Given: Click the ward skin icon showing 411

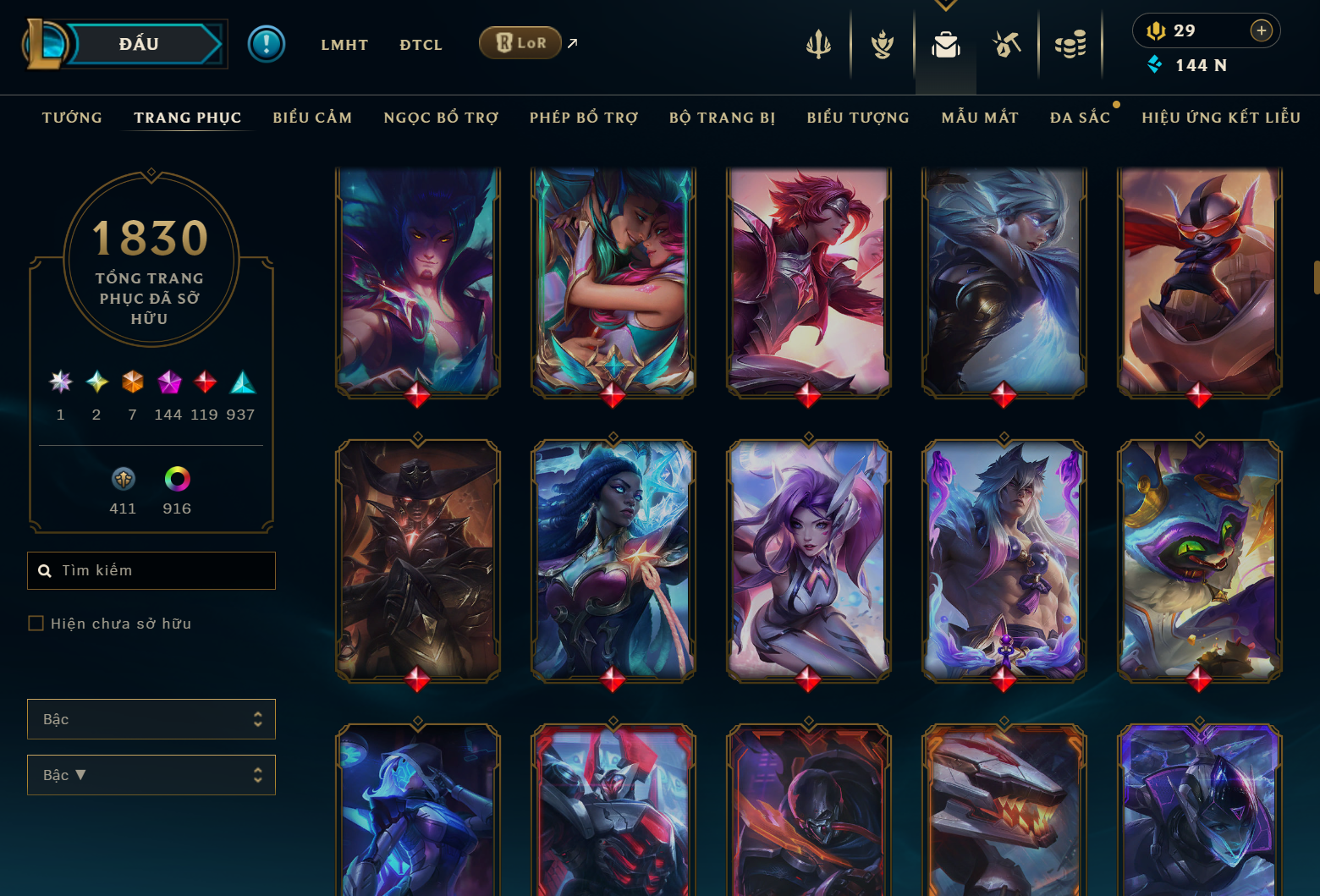Looking at the screenshot, I should [x=123, y=480].
